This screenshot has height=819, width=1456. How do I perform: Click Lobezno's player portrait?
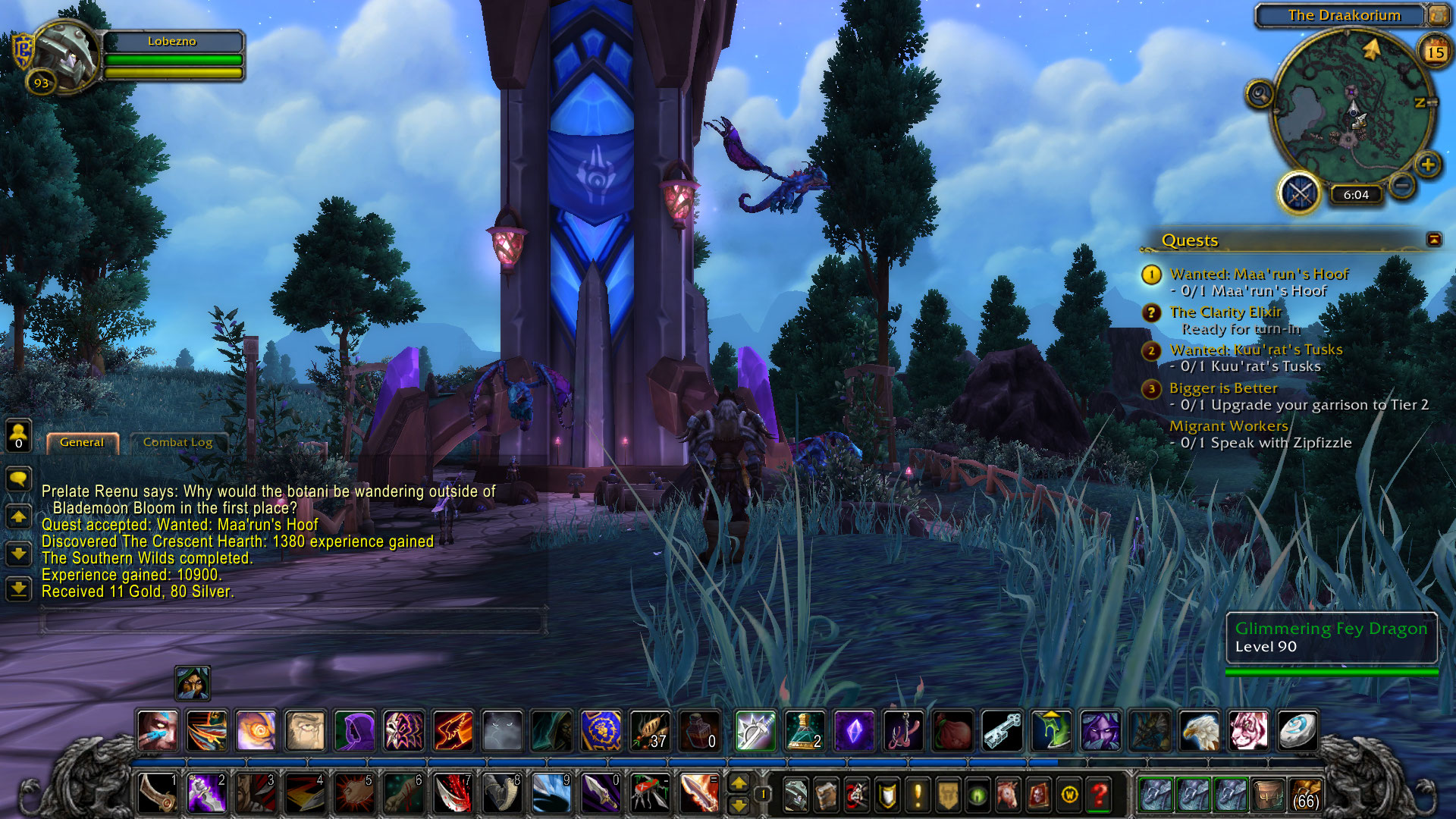click(x=64, y=55)
